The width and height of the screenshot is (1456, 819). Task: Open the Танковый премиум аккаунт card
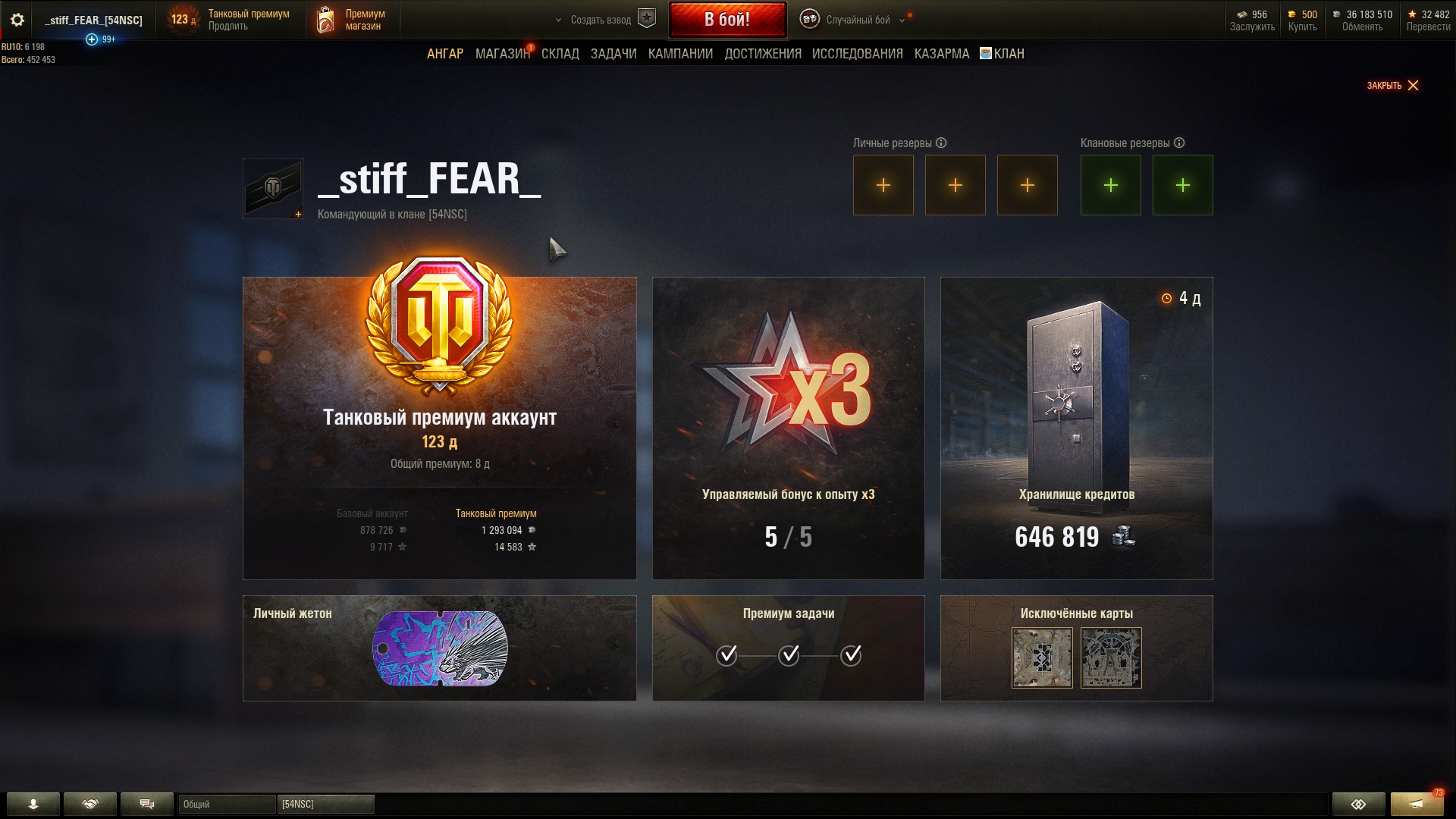click(439, 428)
